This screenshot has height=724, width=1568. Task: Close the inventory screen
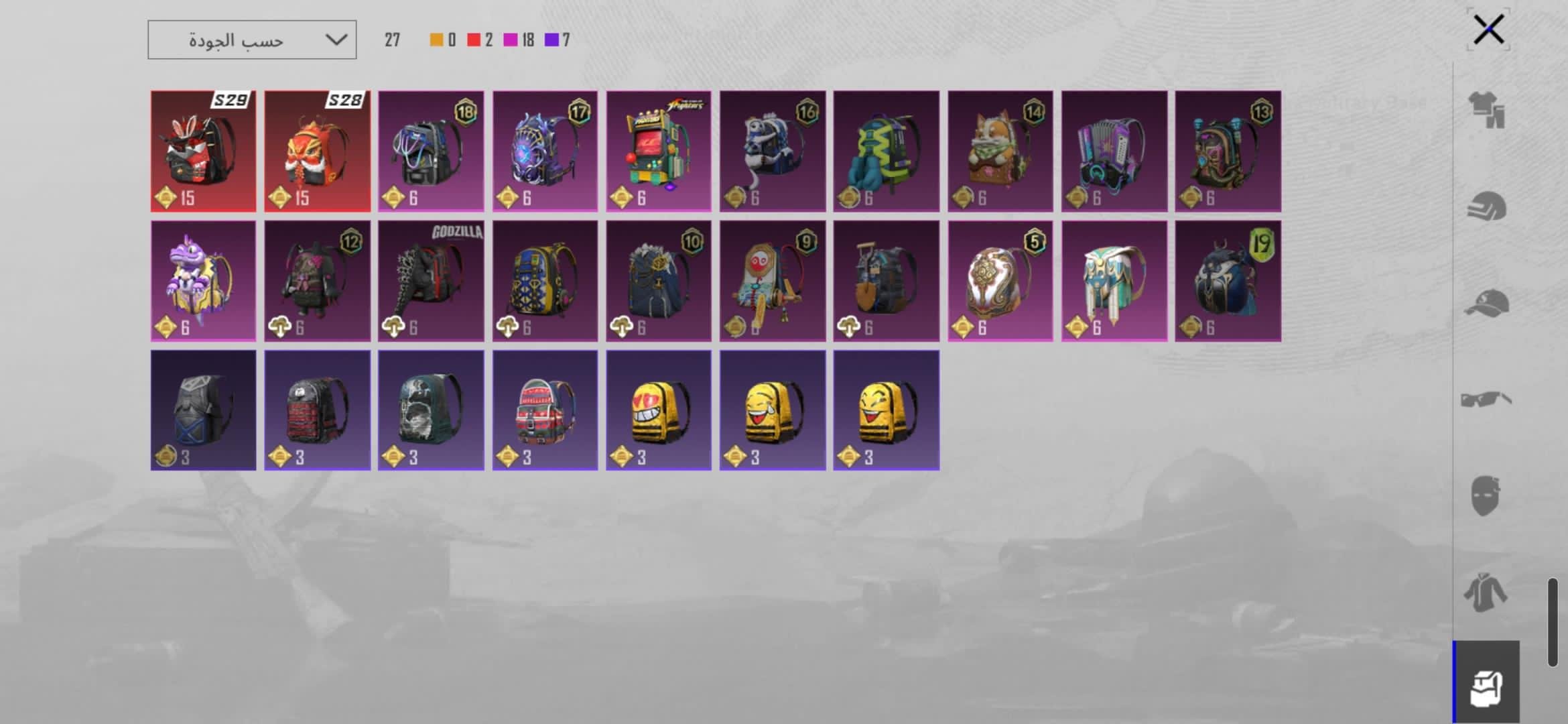[1488, 29]
